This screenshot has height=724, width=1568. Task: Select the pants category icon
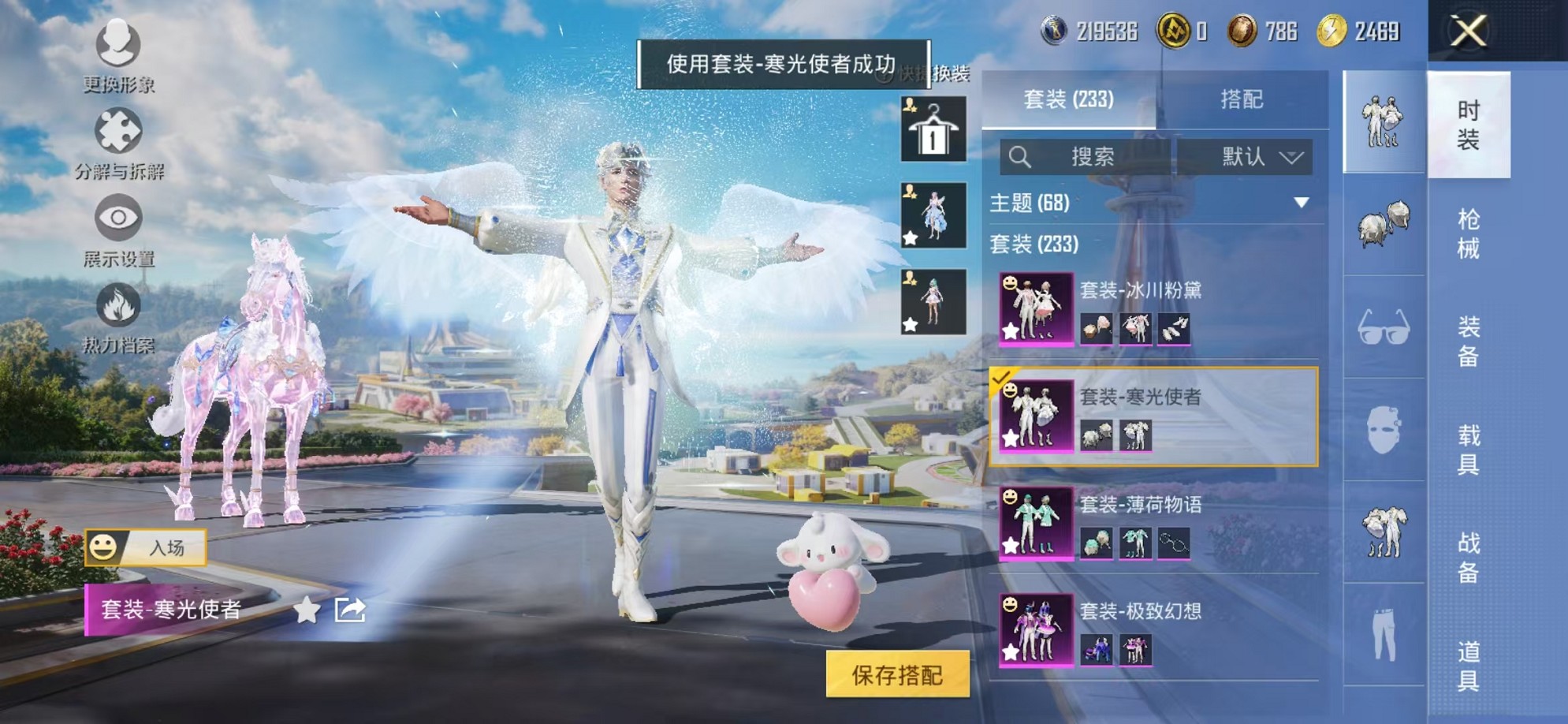[1384, 631]
